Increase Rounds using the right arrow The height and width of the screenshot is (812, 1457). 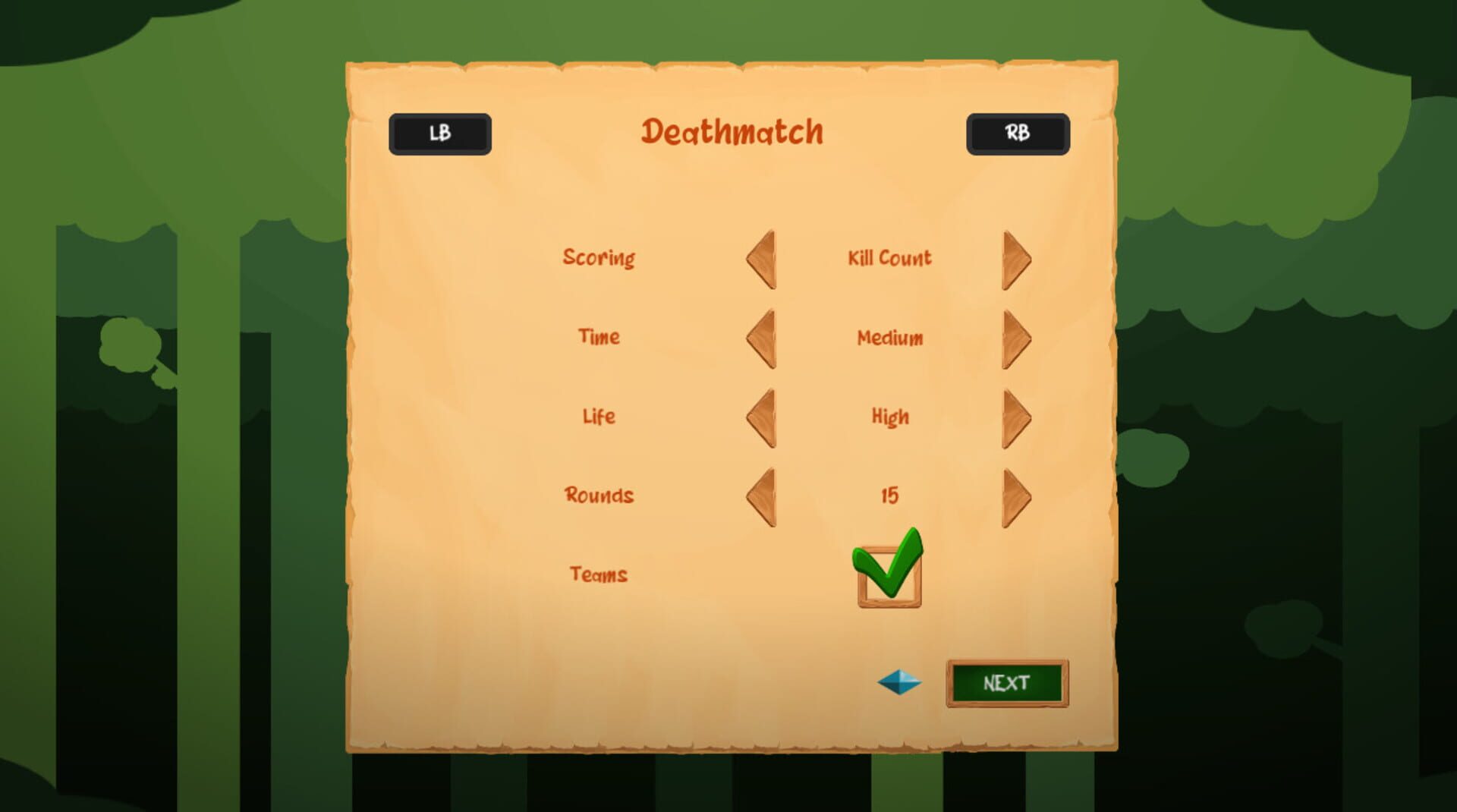pos(1015,496)
